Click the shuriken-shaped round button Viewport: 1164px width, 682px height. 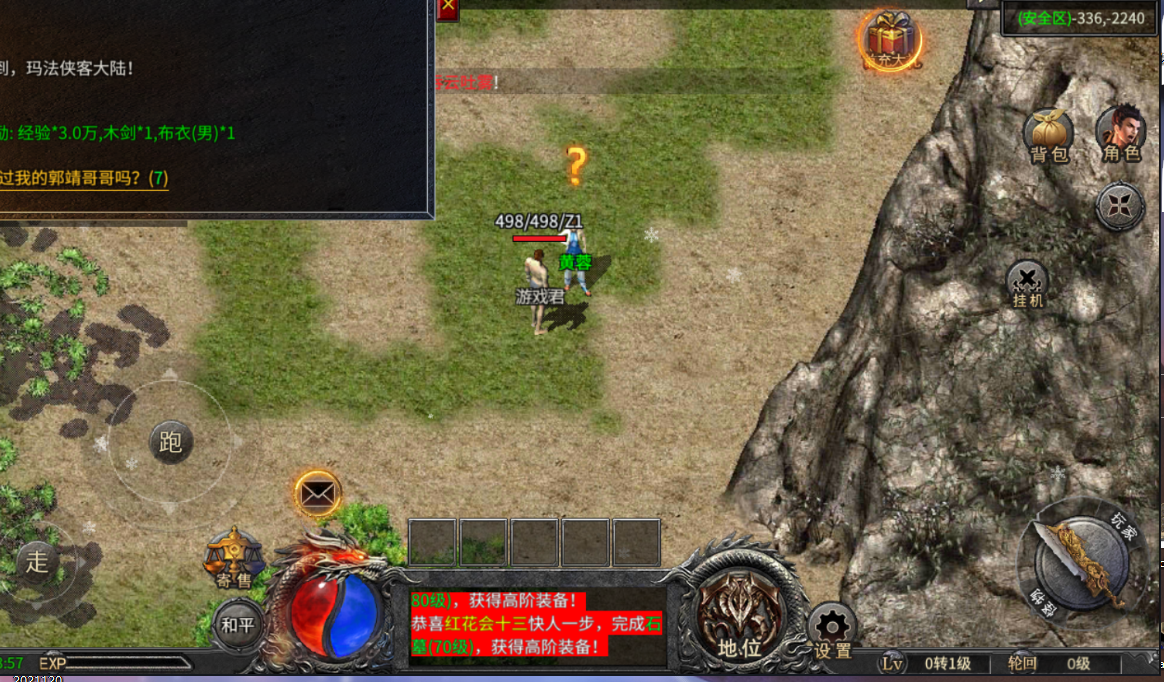tap(1120, 207)
